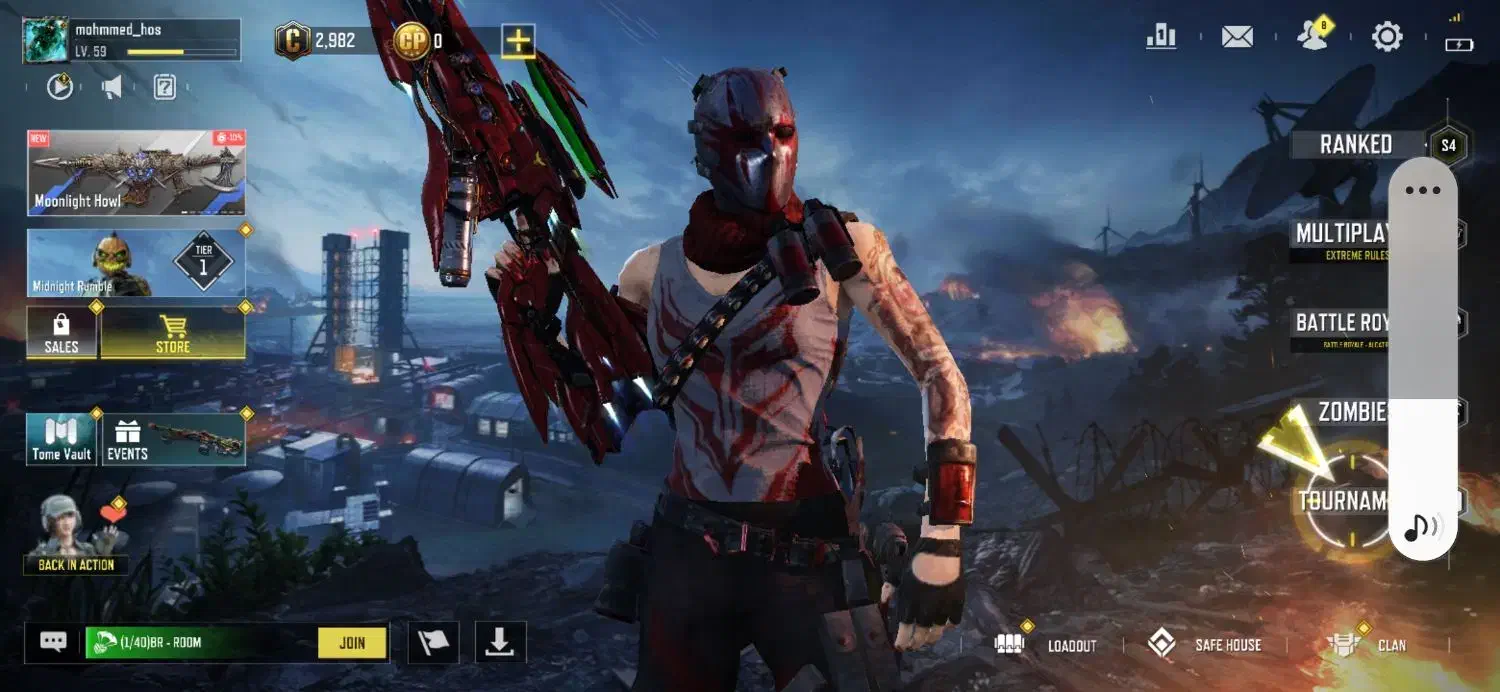Tap the volume overlay's three-dot options
Viewport: 1500px width, 692px height.
[1422, 190]
